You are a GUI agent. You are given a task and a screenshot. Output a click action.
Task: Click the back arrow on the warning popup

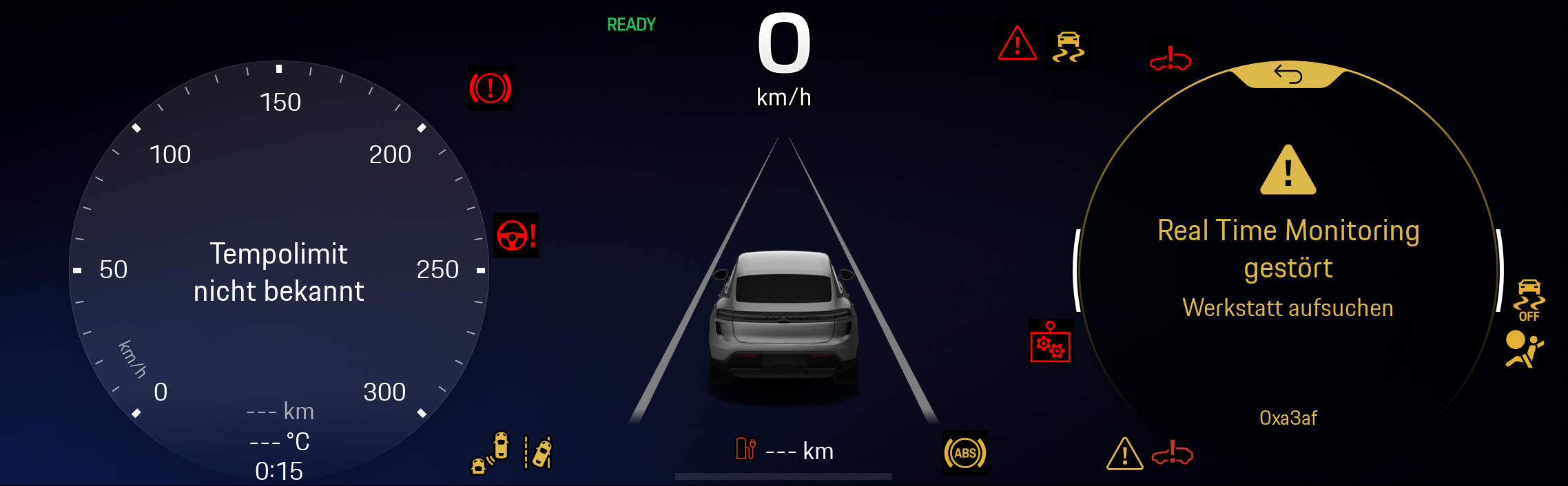tap(1288, 74)
